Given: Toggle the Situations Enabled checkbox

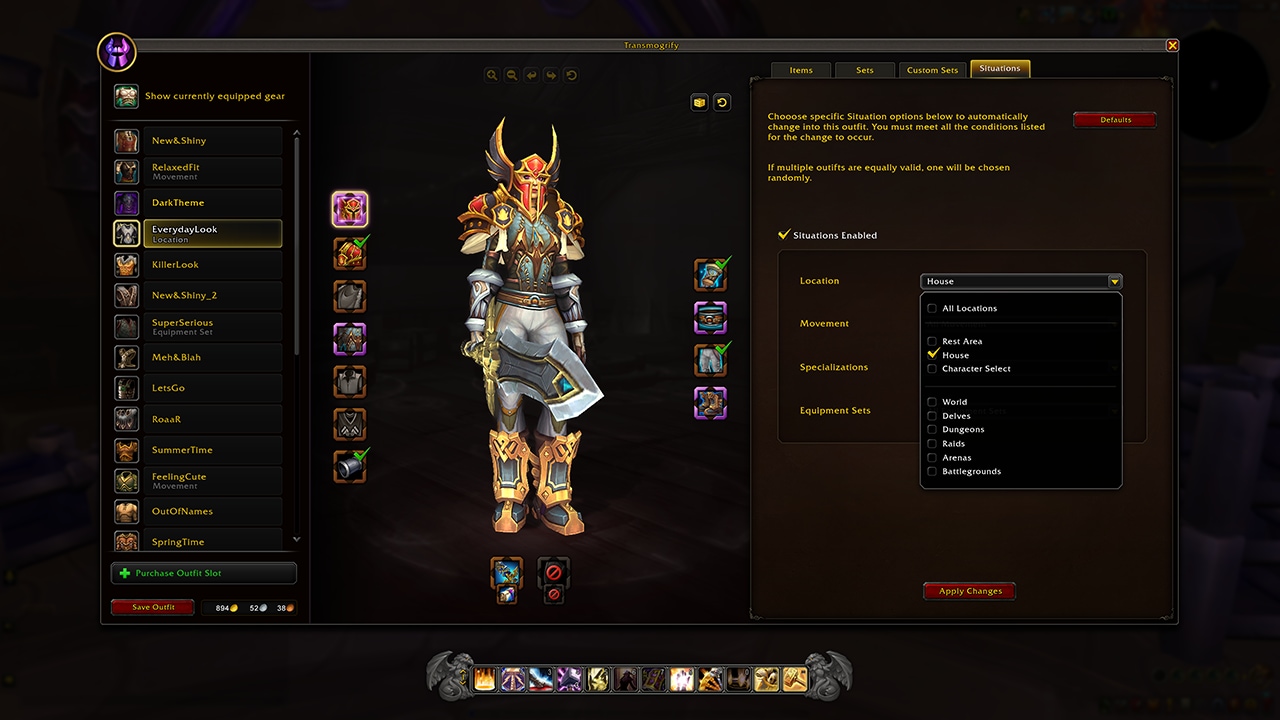Looking at the screenshot, I should point(785,235).
